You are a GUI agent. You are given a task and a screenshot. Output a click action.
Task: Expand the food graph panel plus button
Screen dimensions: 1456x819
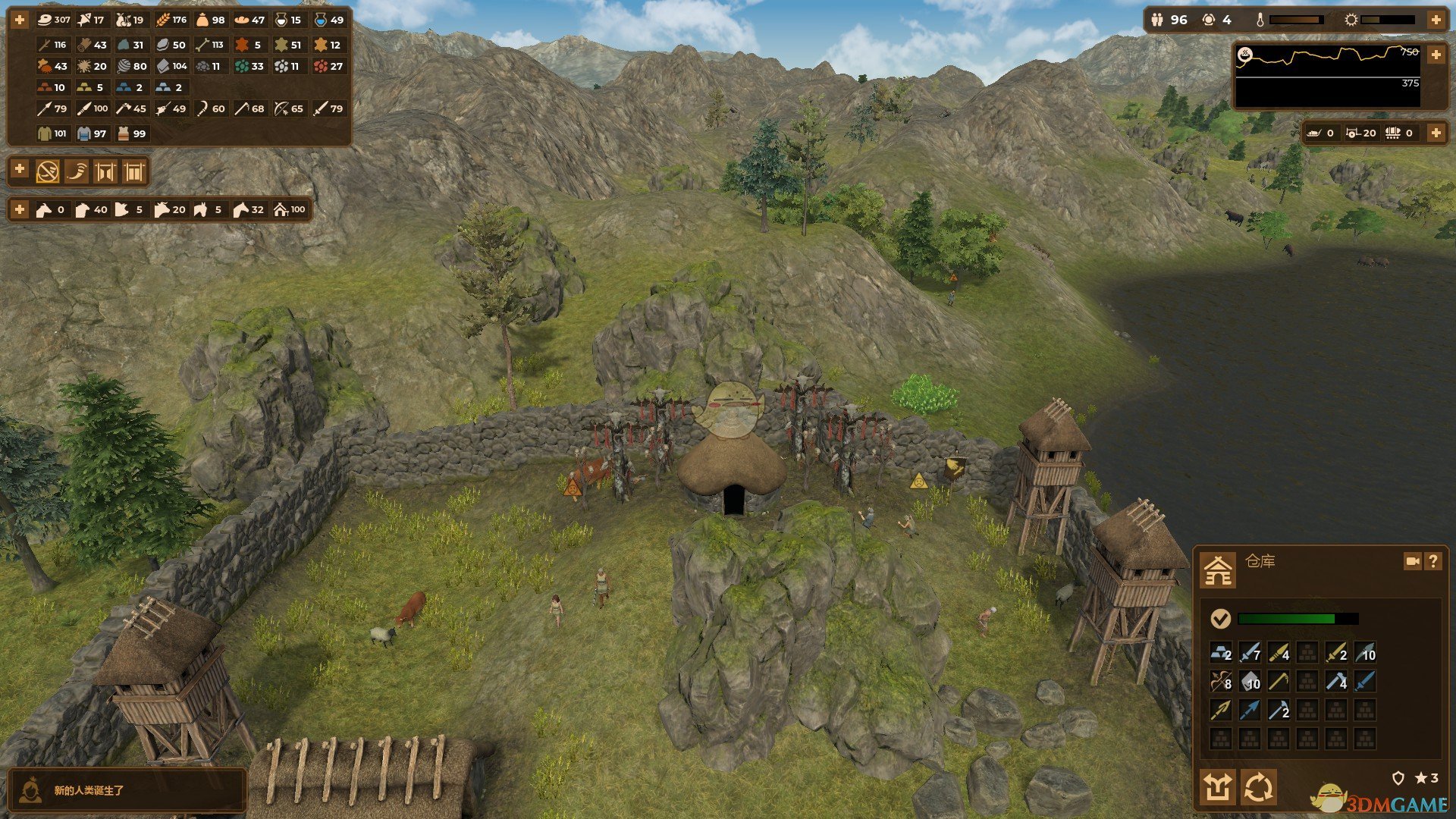click(x=1436, y=55)
